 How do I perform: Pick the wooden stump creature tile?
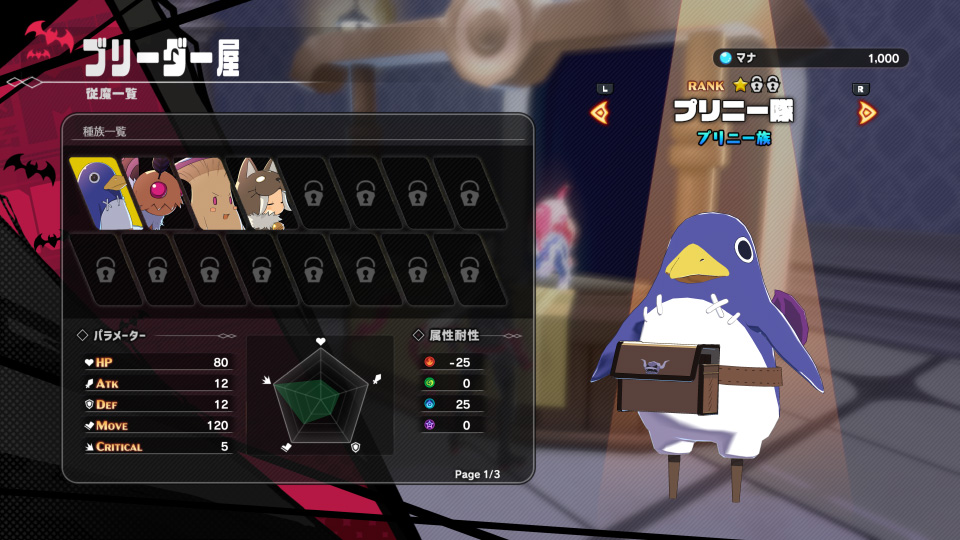[x=204, y=193]
